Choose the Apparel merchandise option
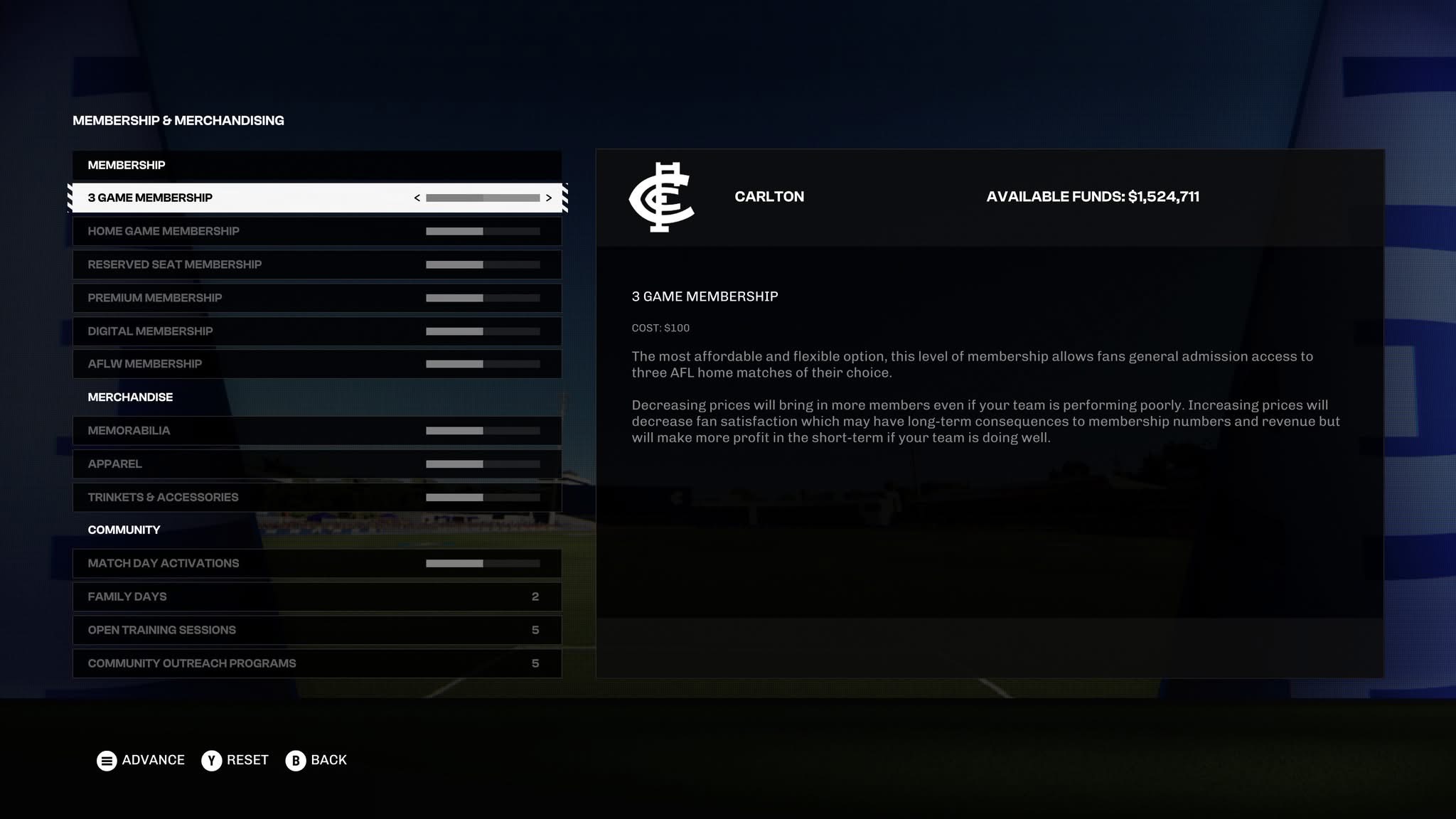The width and height of the screenshot is (1456, 819). 213,464
